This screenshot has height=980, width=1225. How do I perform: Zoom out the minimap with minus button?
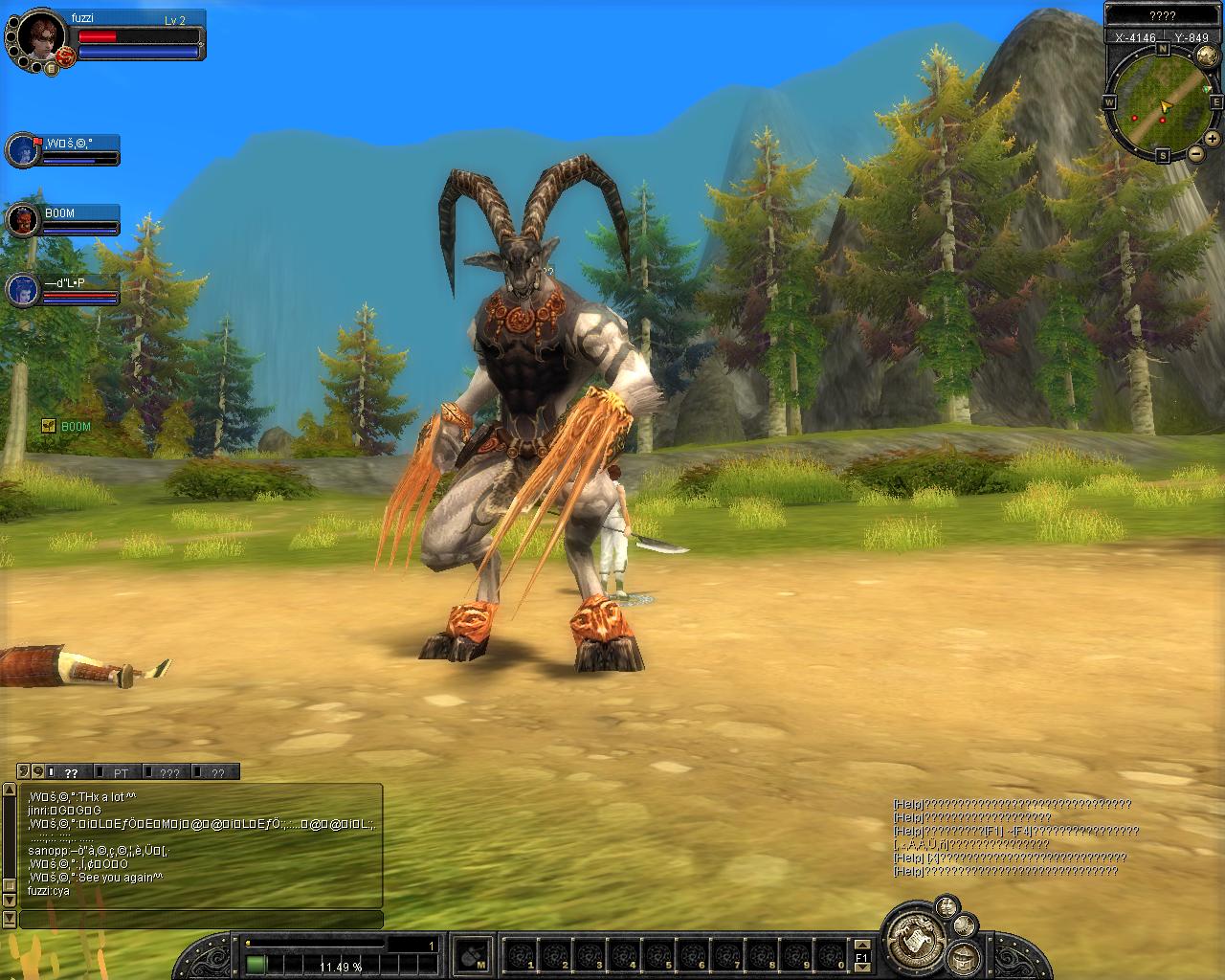pos(1196,153)
